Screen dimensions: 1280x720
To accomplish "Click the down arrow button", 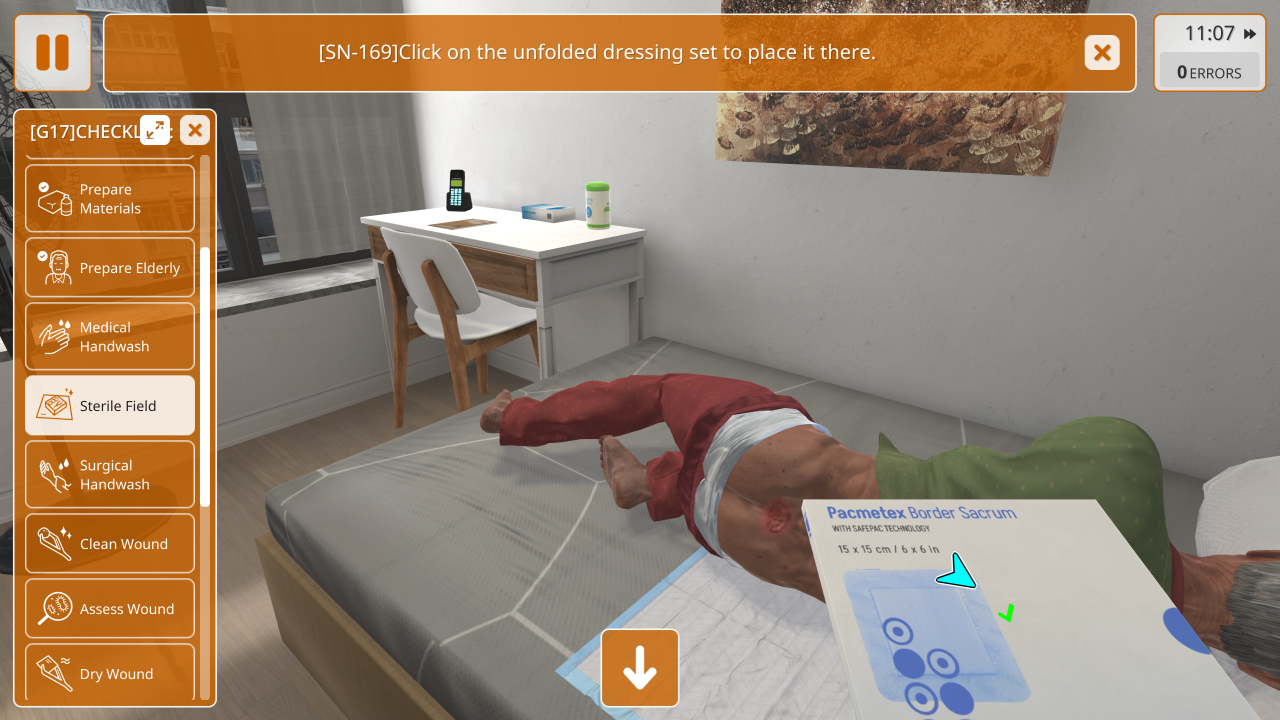I will [x=640, y=668].
